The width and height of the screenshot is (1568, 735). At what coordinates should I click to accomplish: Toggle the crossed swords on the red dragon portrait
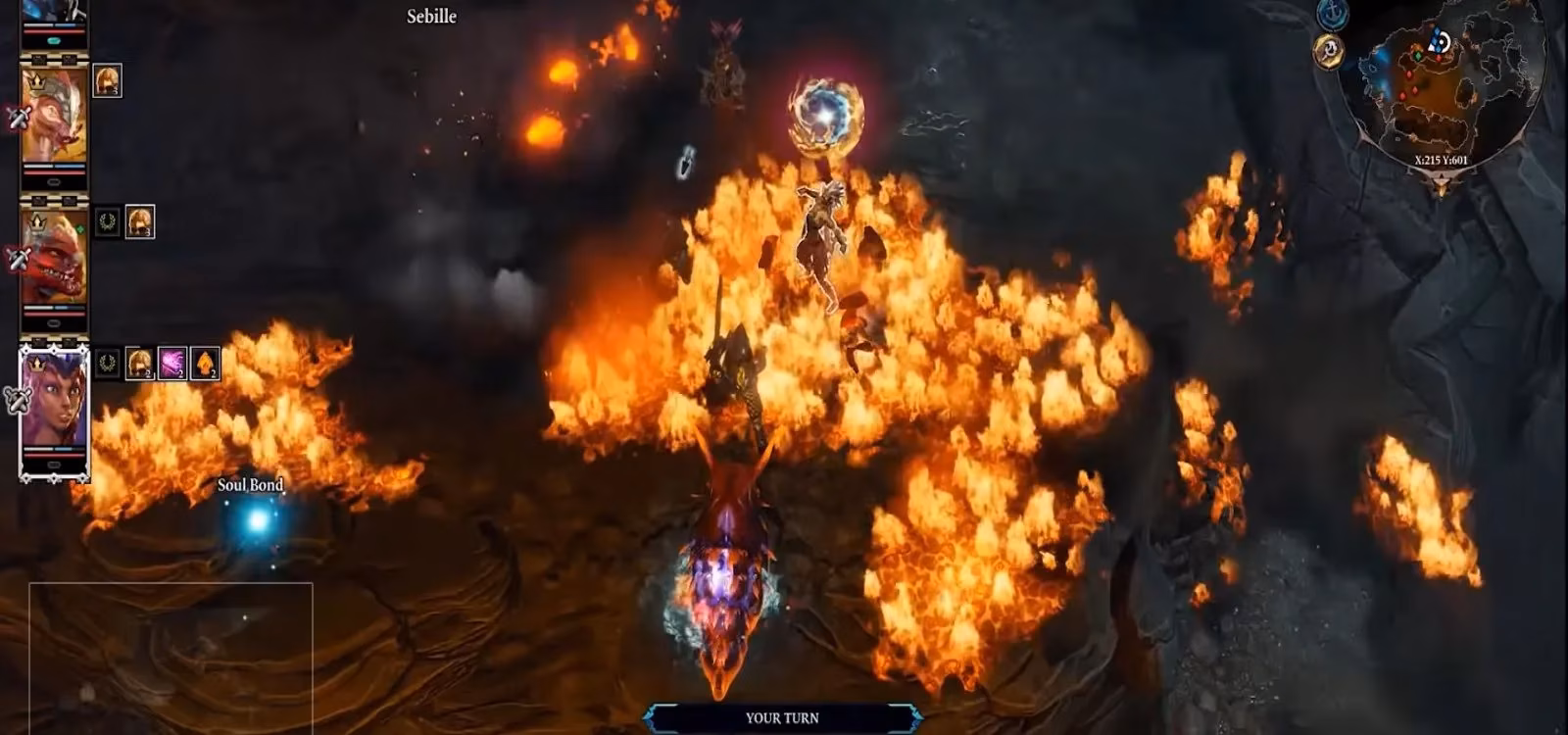point(19,257)
